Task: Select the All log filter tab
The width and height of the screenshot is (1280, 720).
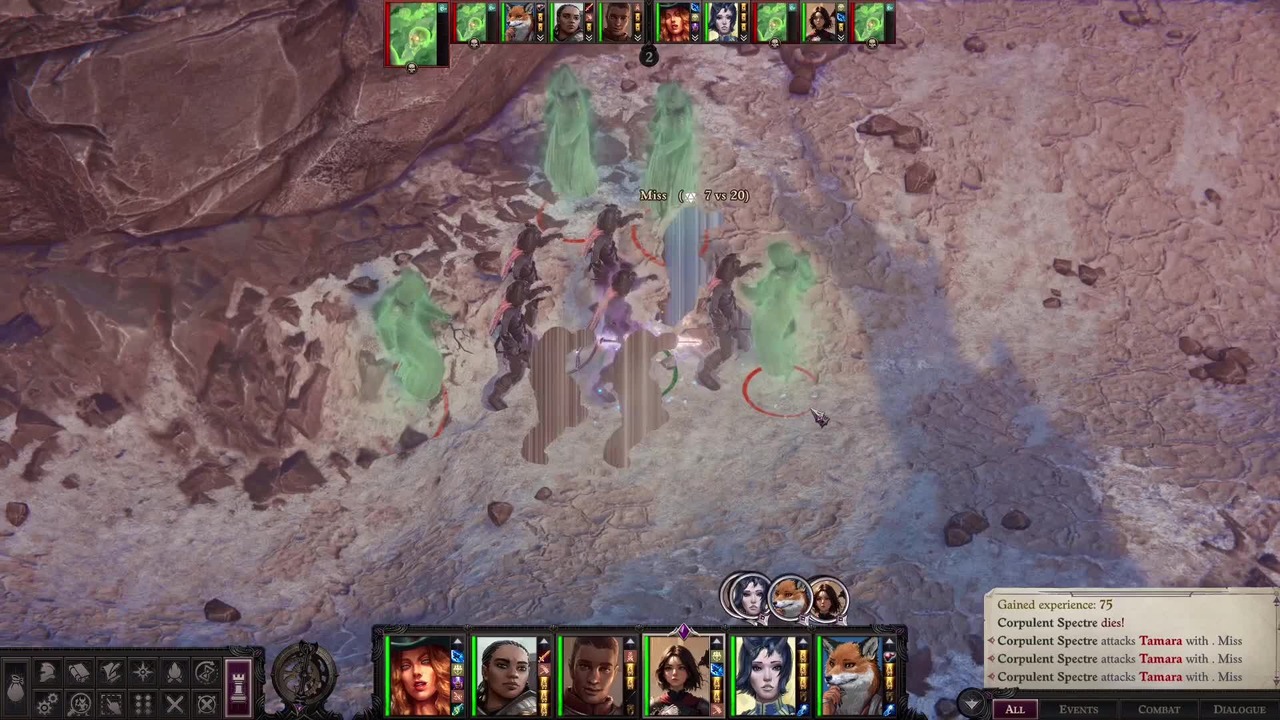Action: click(x=1014, y=709)
